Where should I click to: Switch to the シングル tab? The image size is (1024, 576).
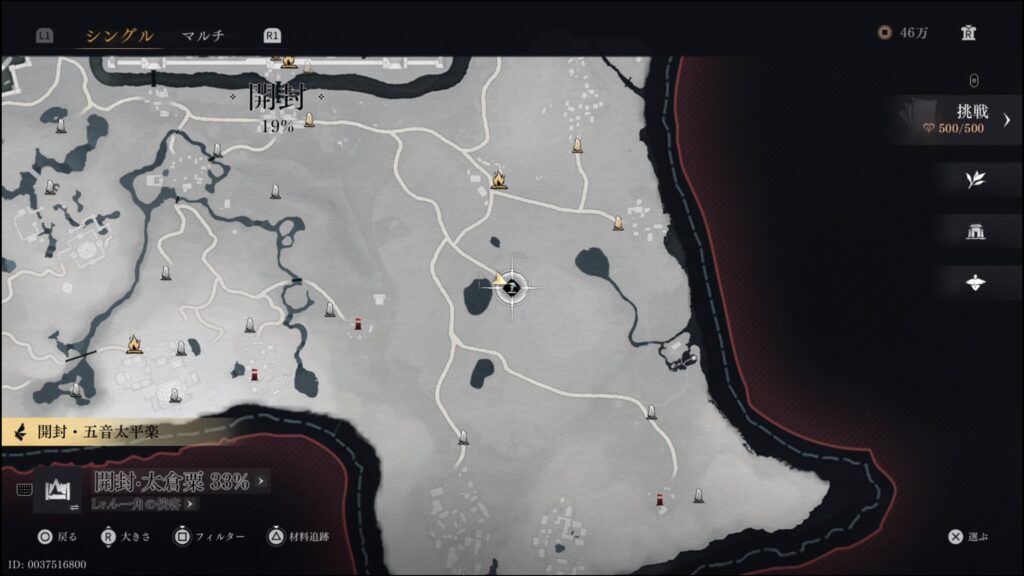(119, 36)
